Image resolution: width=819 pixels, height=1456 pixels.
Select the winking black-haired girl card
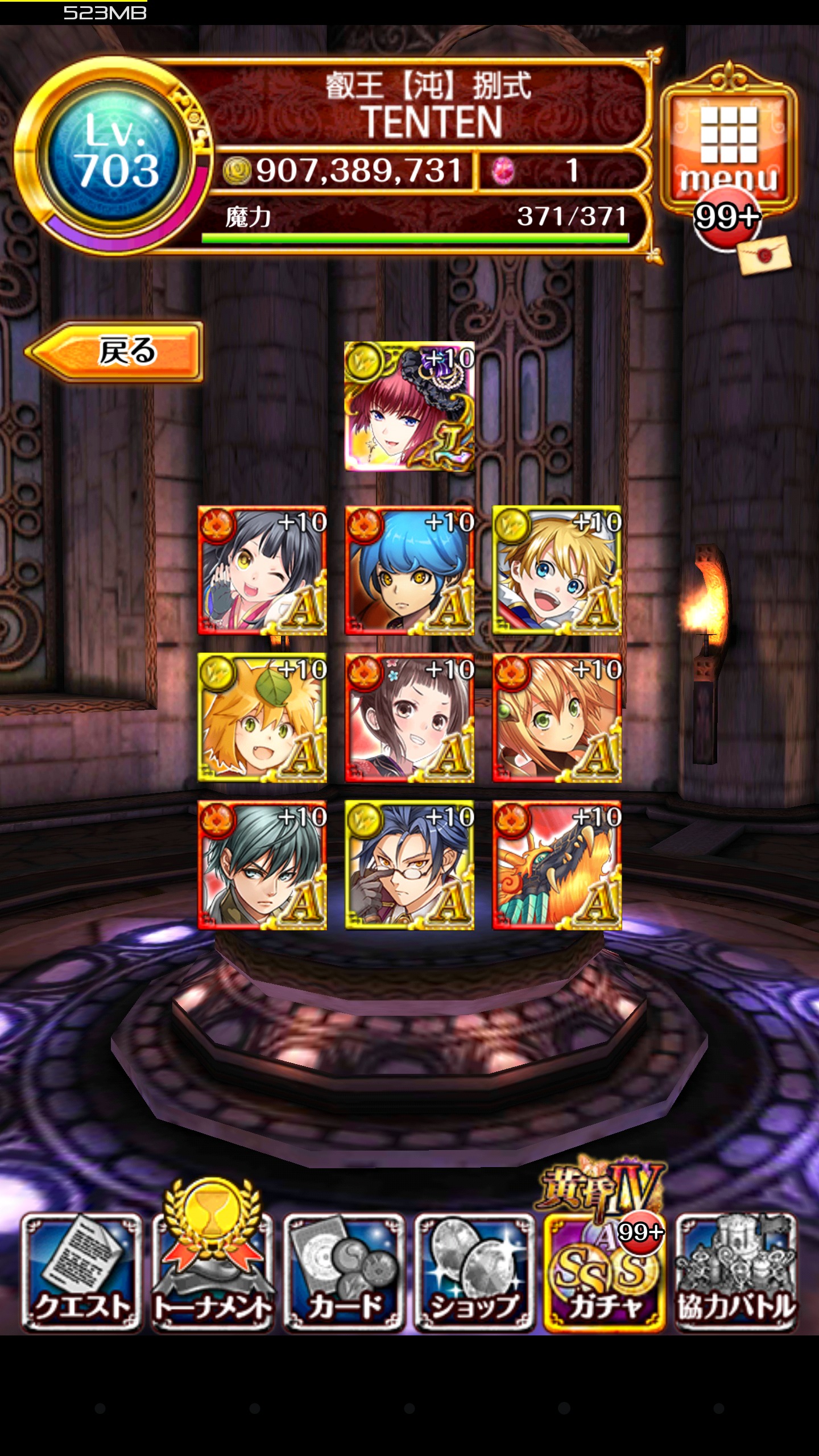(262, 570)
